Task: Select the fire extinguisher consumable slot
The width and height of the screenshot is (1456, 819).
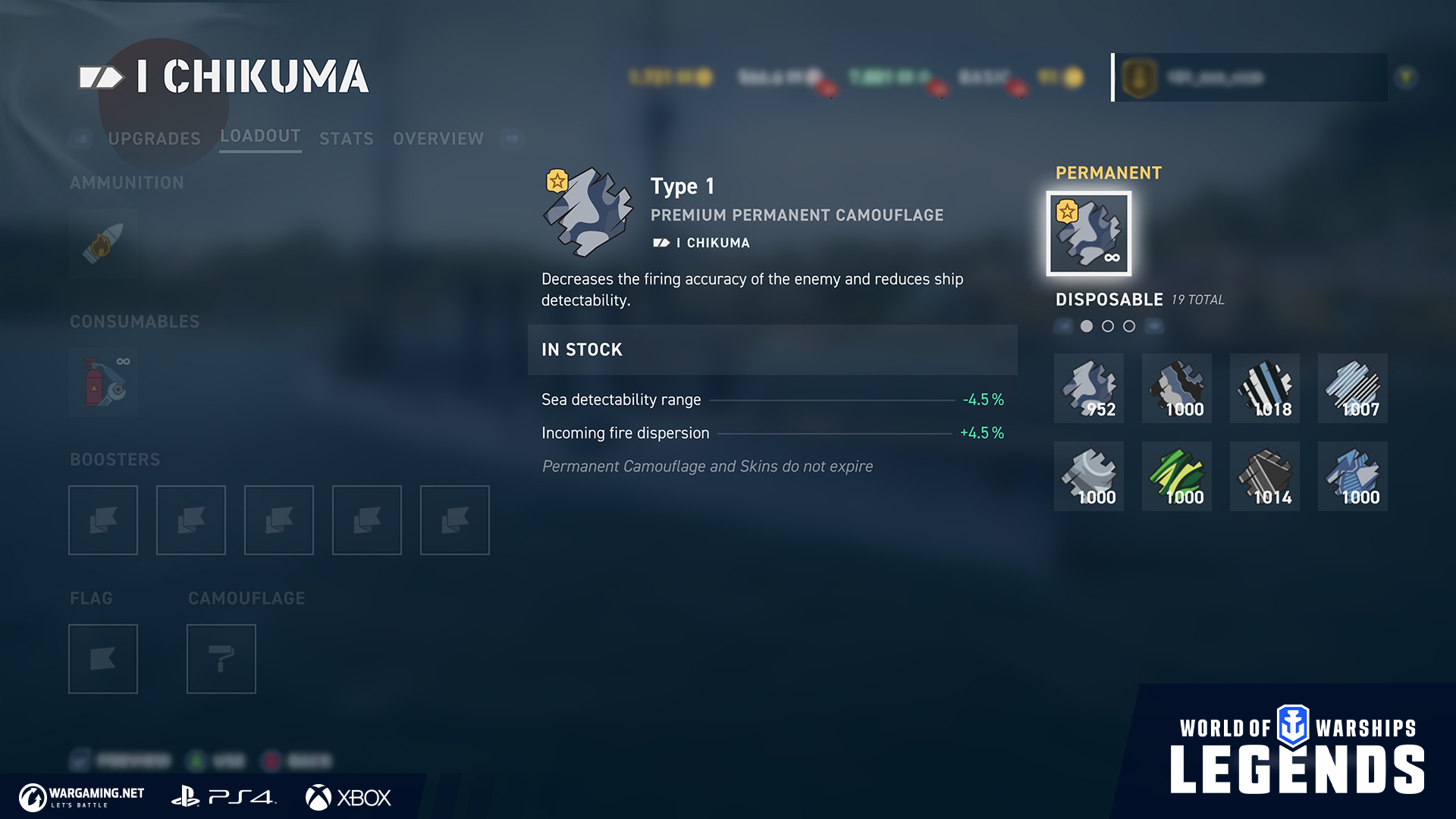Action: coord(103,382)
